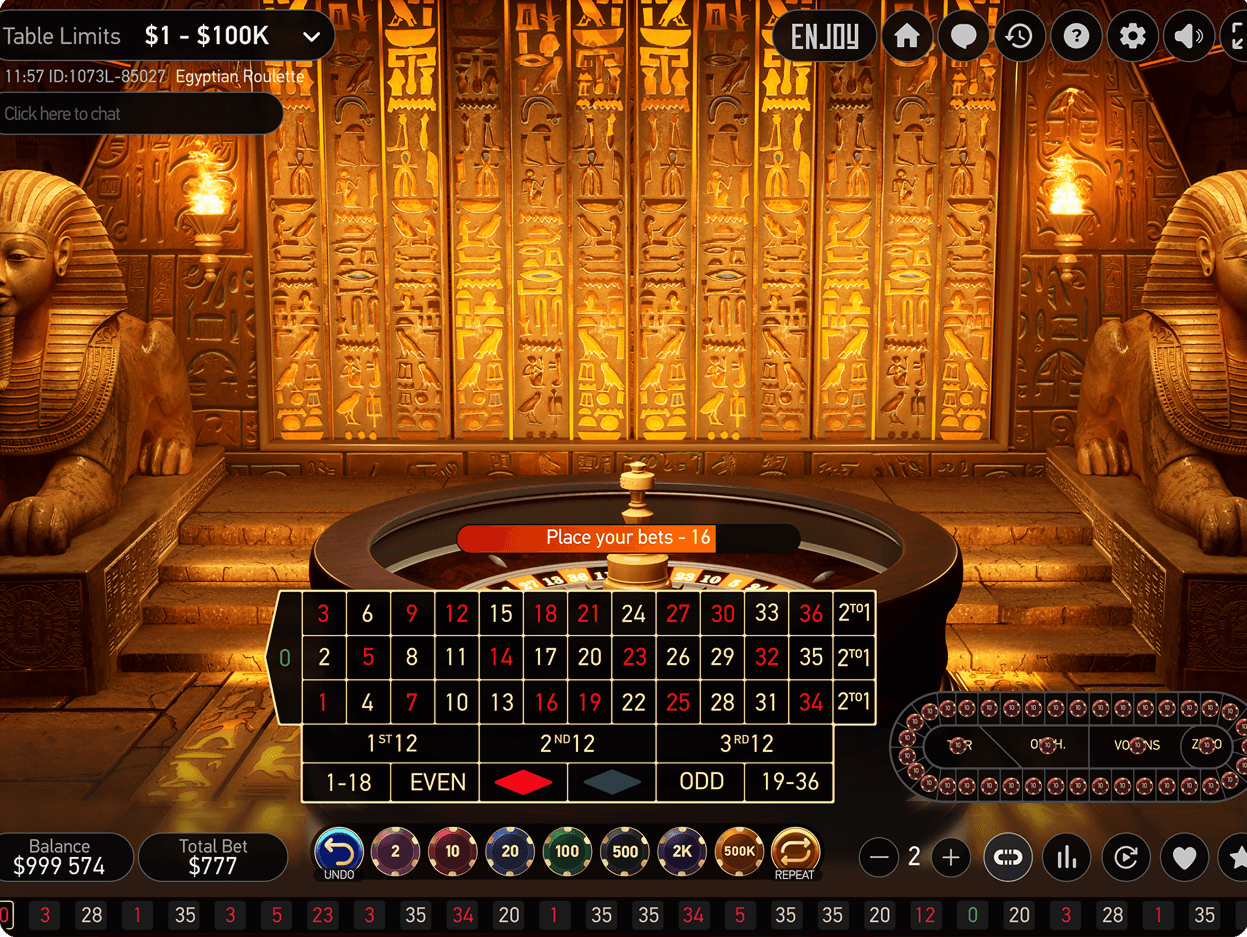Image resolution: width=1247 pixels, height=937 pixels.
Task: Select the 2K chip
Action: [682, 852]
